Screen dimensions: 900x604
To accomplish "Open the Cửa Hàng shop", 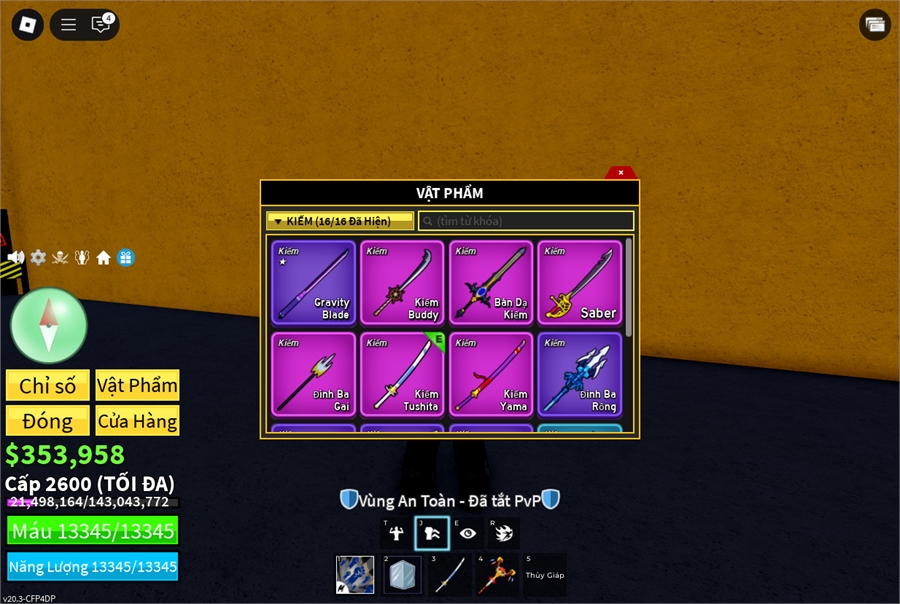I will pyautogui.click(x=137, y=421).
